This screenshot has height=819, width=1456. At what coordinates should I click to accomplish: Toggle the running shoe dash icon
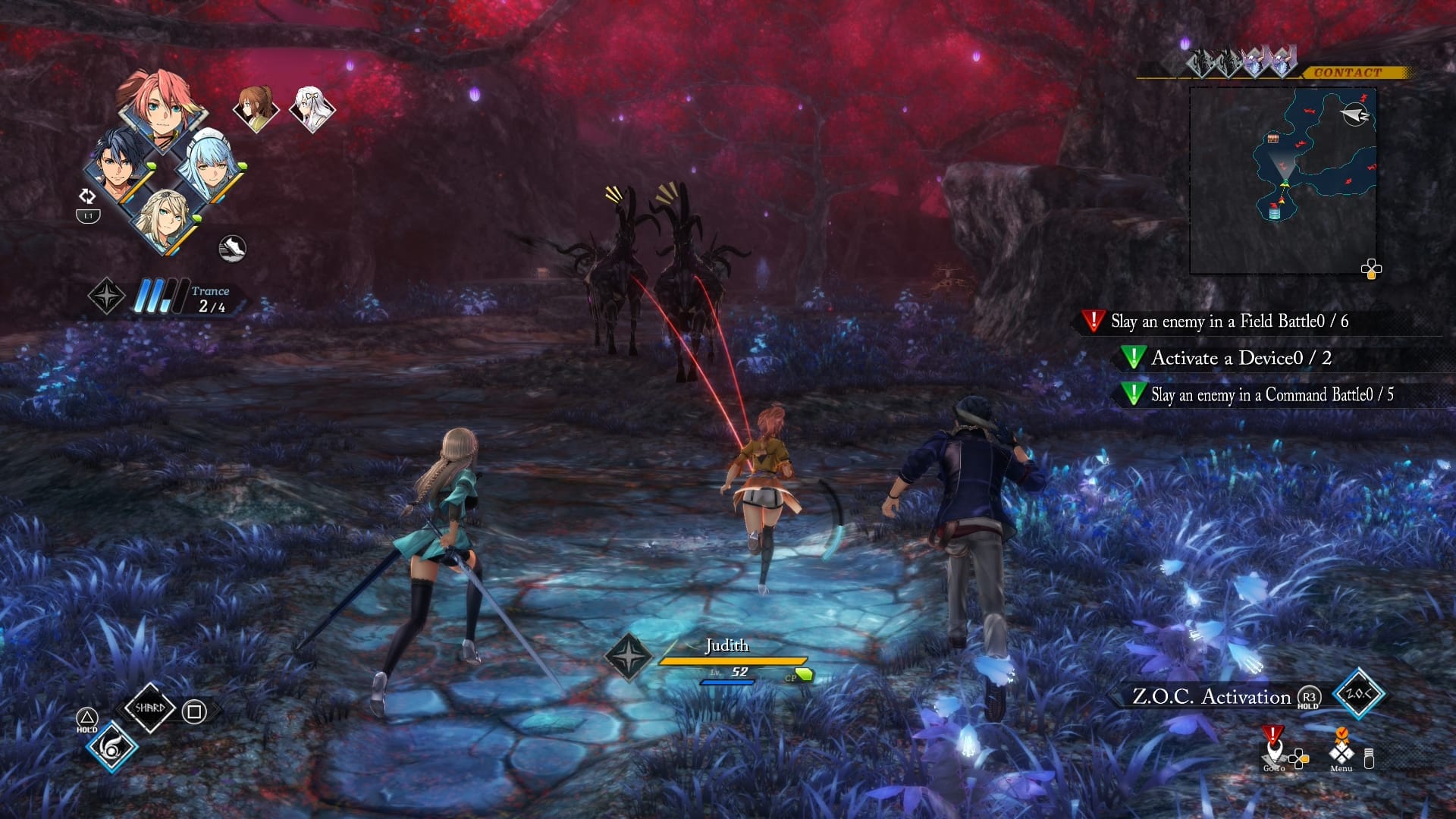232,248
